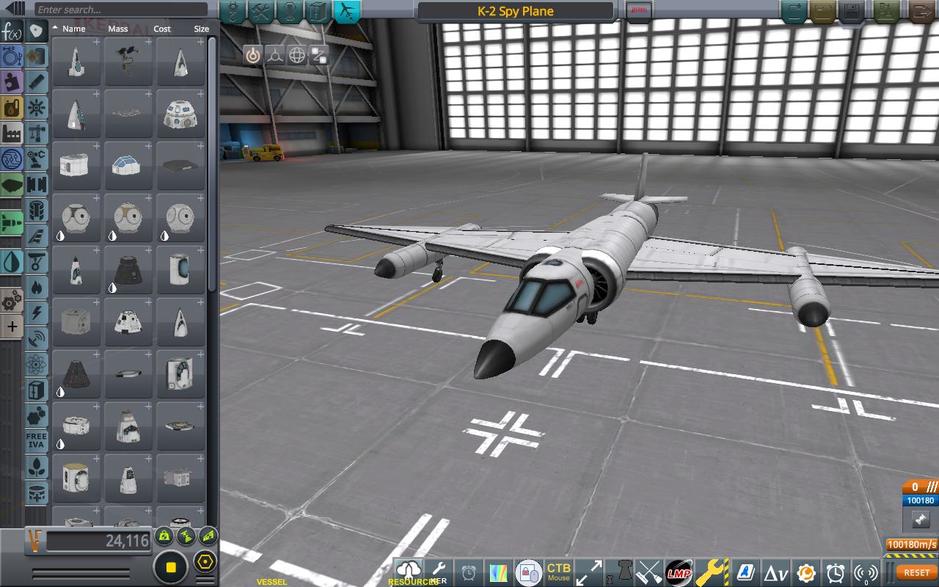Click the orange RESET button

[x=916, y=573]
